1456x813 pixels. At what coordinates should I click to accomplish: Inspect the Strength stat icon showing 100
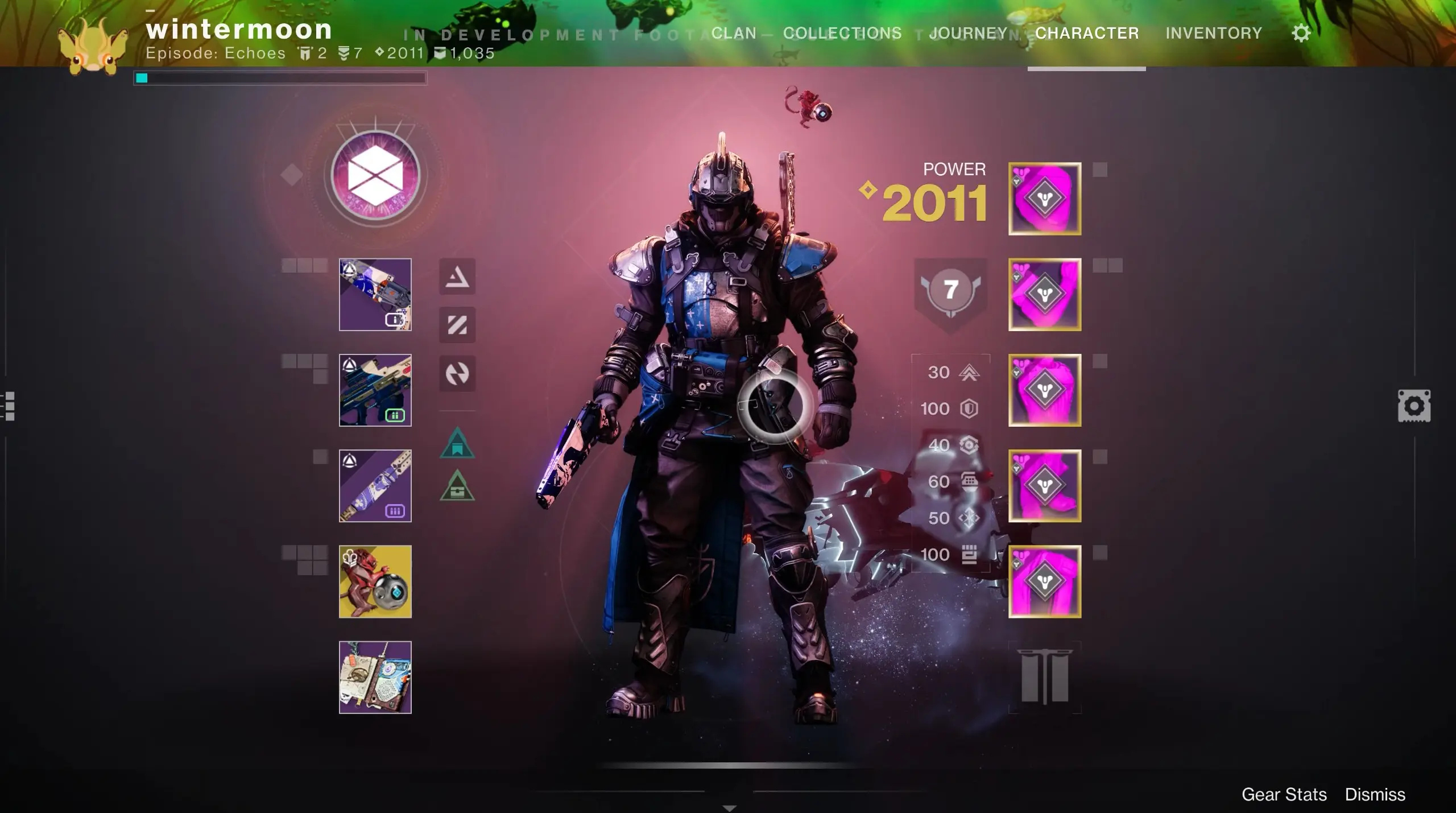(970, 554)
